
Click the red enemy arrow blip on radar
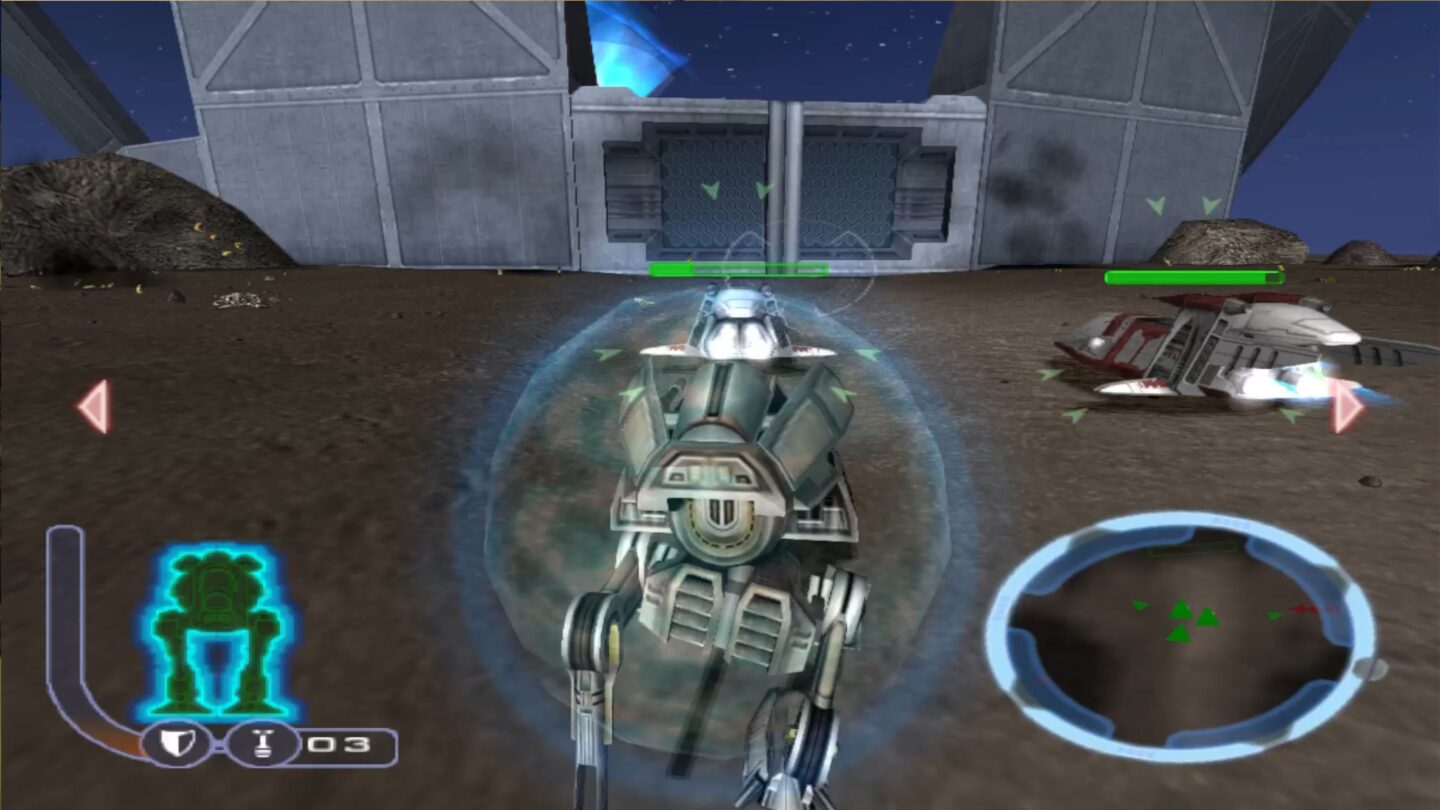(x=1305, y=608)
